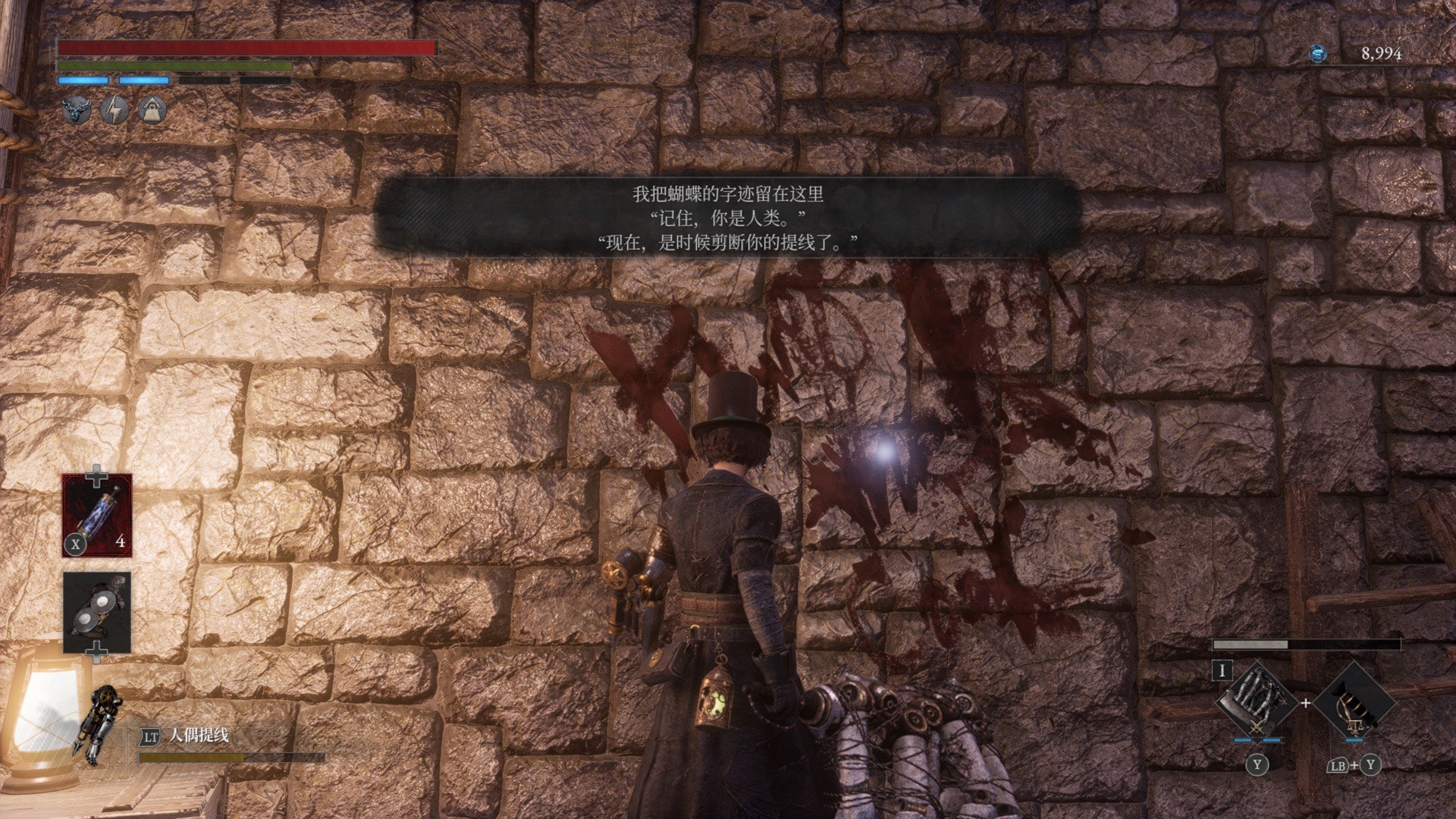
Task: Activate the Puppet String legion arm
Action: (x=96, y=724)
